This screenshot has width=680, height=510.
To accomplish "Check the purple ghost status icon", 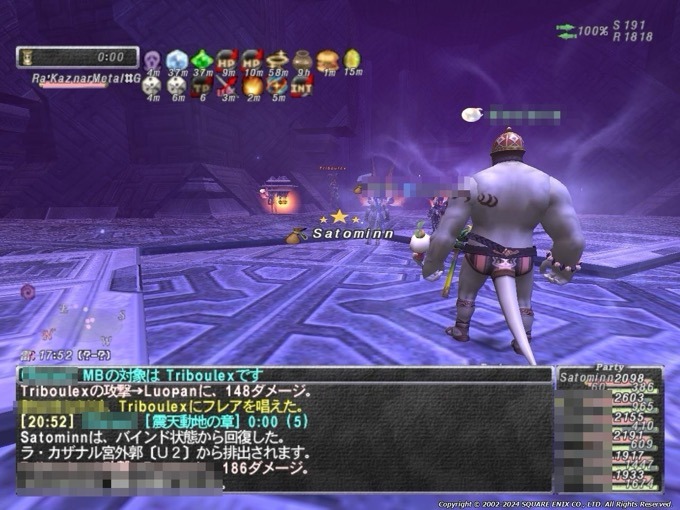I will click(x=152, y=60).
